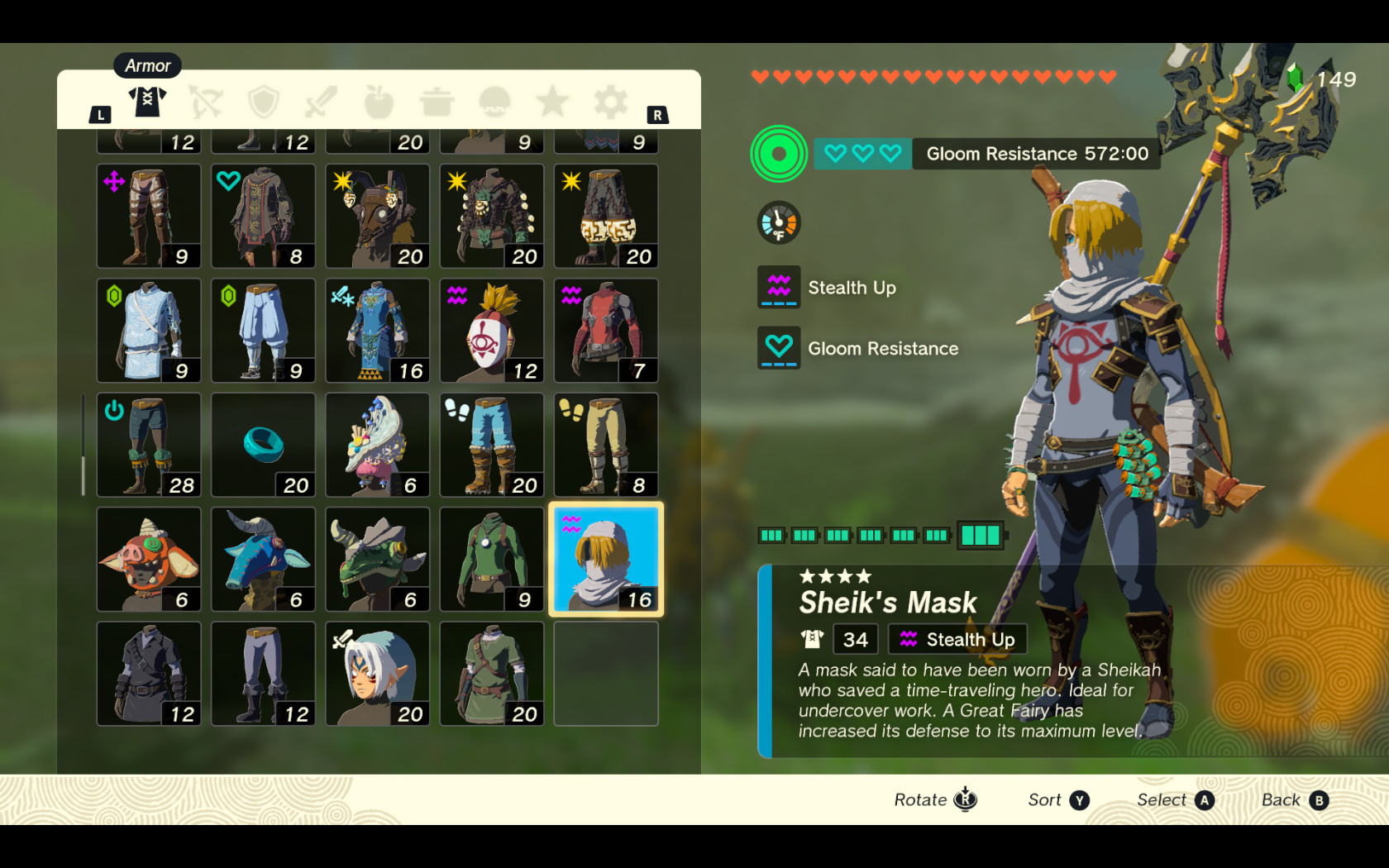Open the Key Items star icon
The height and width of the screenshot is (868, 1389).
tap(551, 101)
